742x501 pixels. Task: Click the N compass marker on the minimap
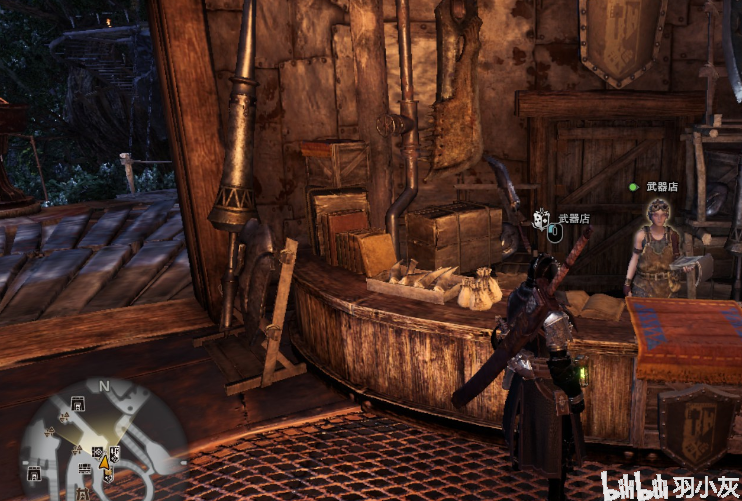click(103, 385)
